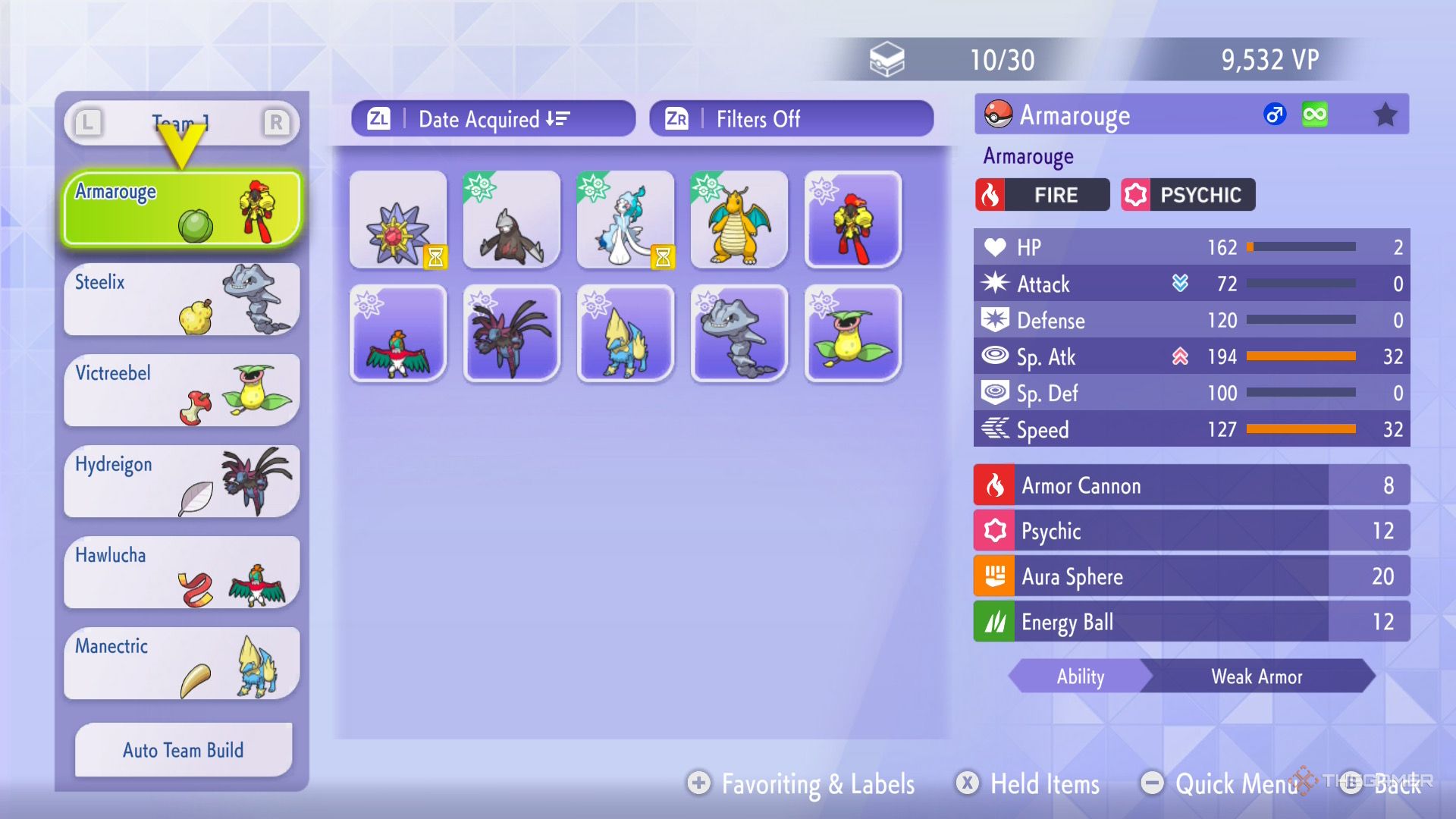Select the Aura Sphere move row
This screenshot has height=819, width=1456.
click(1191, 576)
